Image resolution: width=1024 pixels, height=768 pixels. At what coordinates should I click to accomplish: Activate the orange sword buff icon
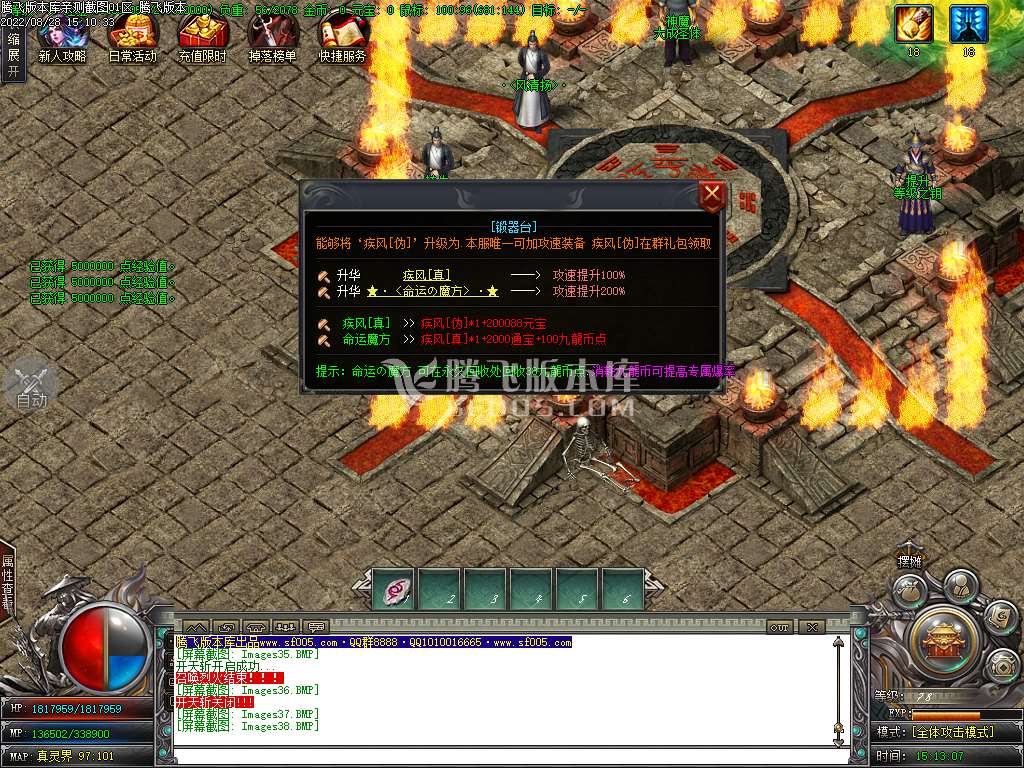pos(913,24)
